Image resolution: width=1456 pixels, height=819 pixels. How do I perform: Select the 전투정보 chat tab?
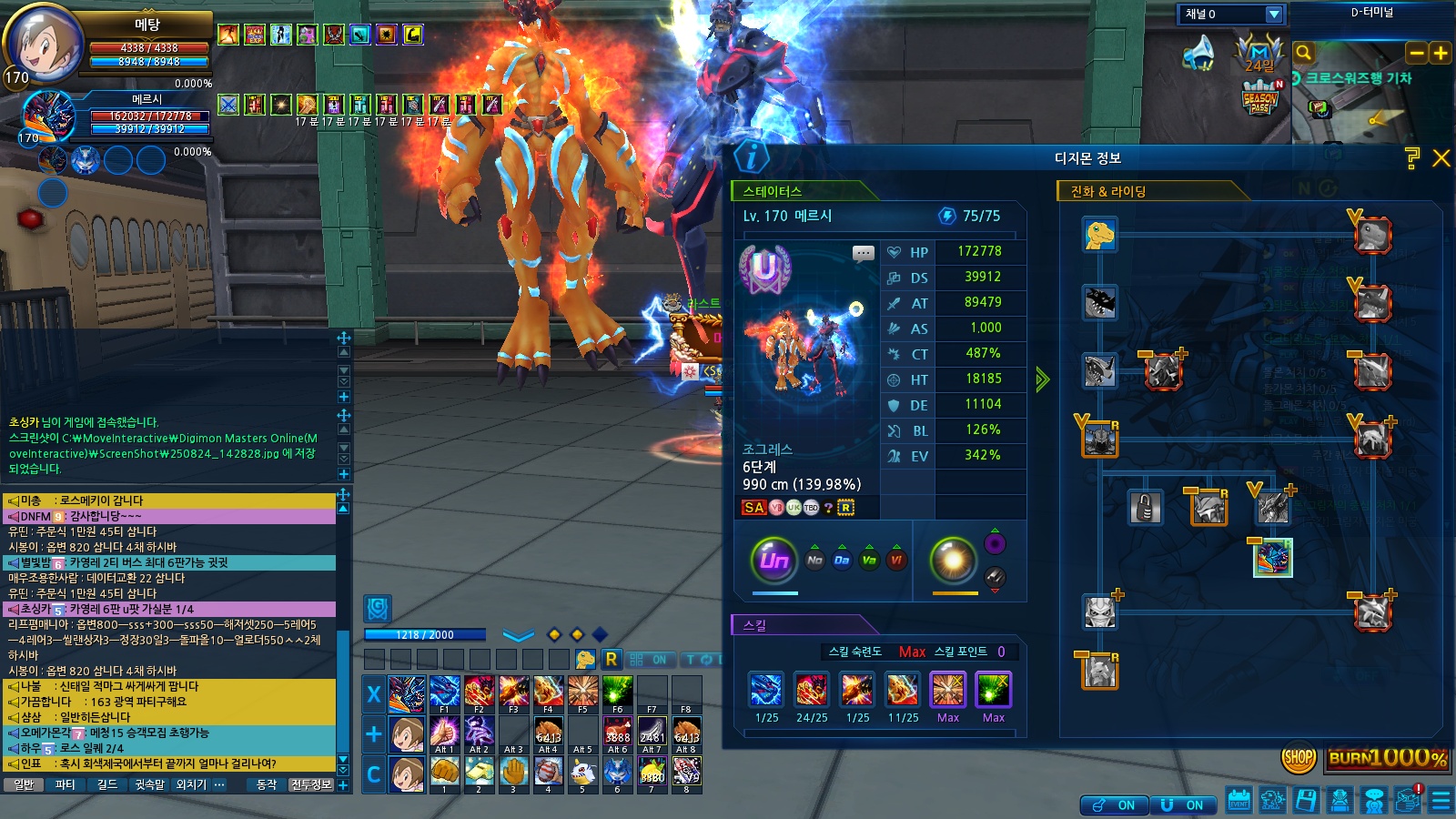click(311, 784)
